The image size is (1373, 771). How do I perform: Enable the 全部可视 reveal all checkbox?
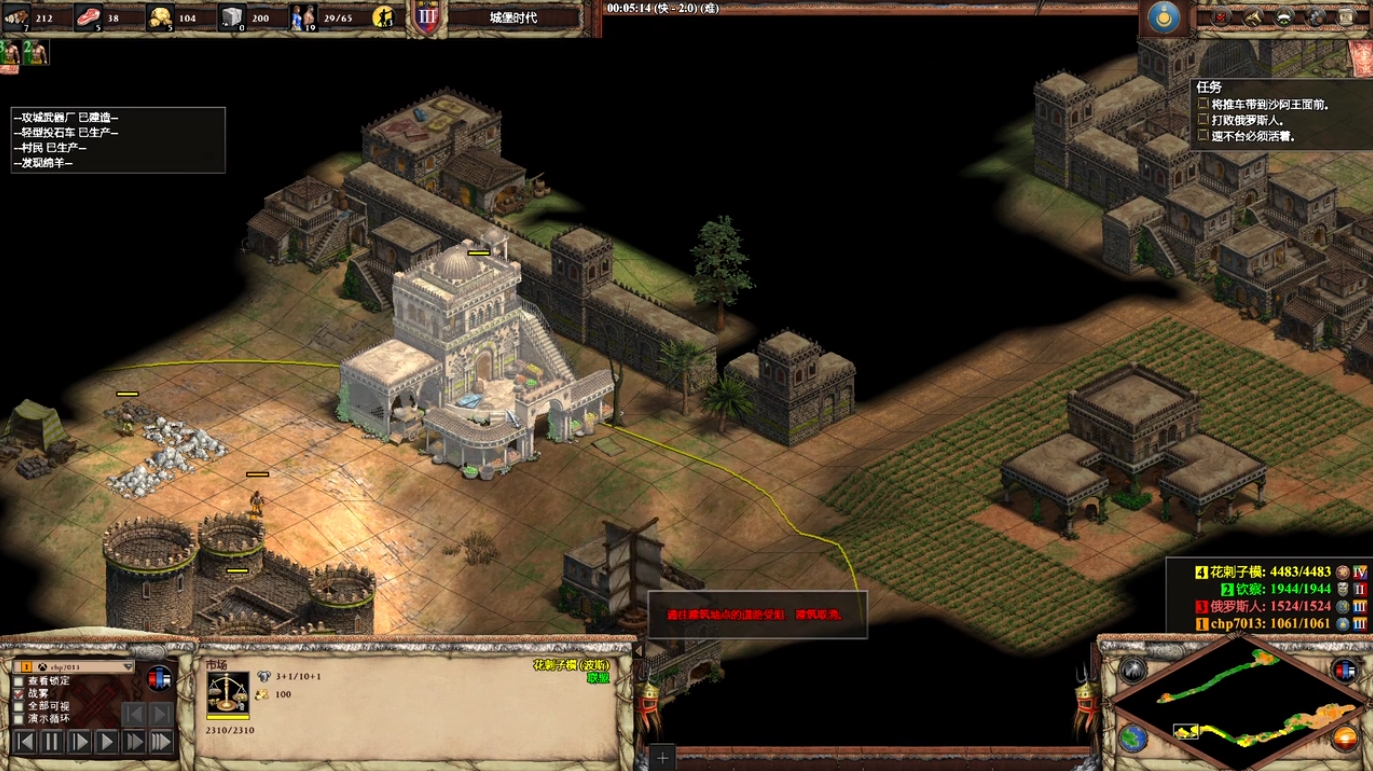click(19, 706)
